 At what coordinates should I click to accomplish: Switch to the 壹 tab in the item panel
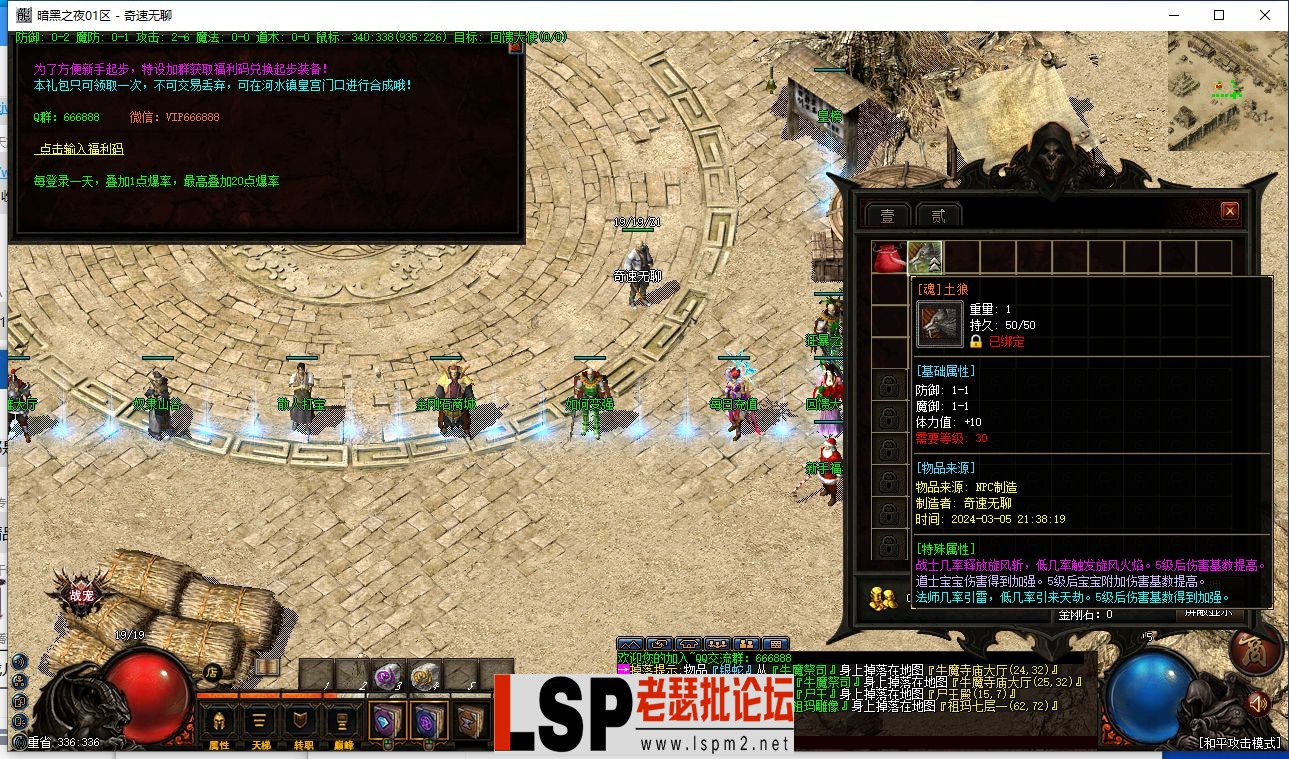coord(889,213)
